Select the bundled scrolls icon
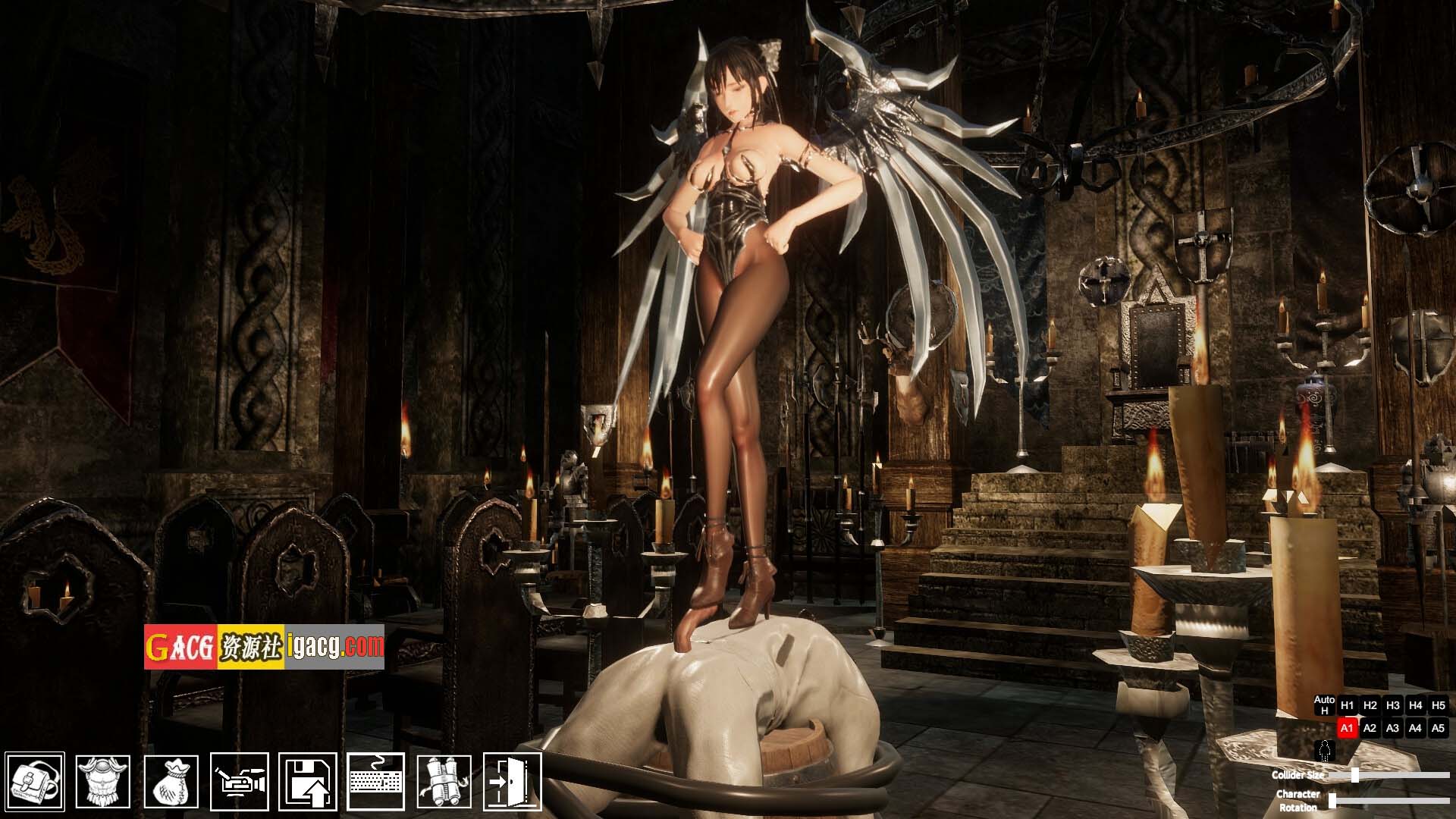 tap(444, 781)
